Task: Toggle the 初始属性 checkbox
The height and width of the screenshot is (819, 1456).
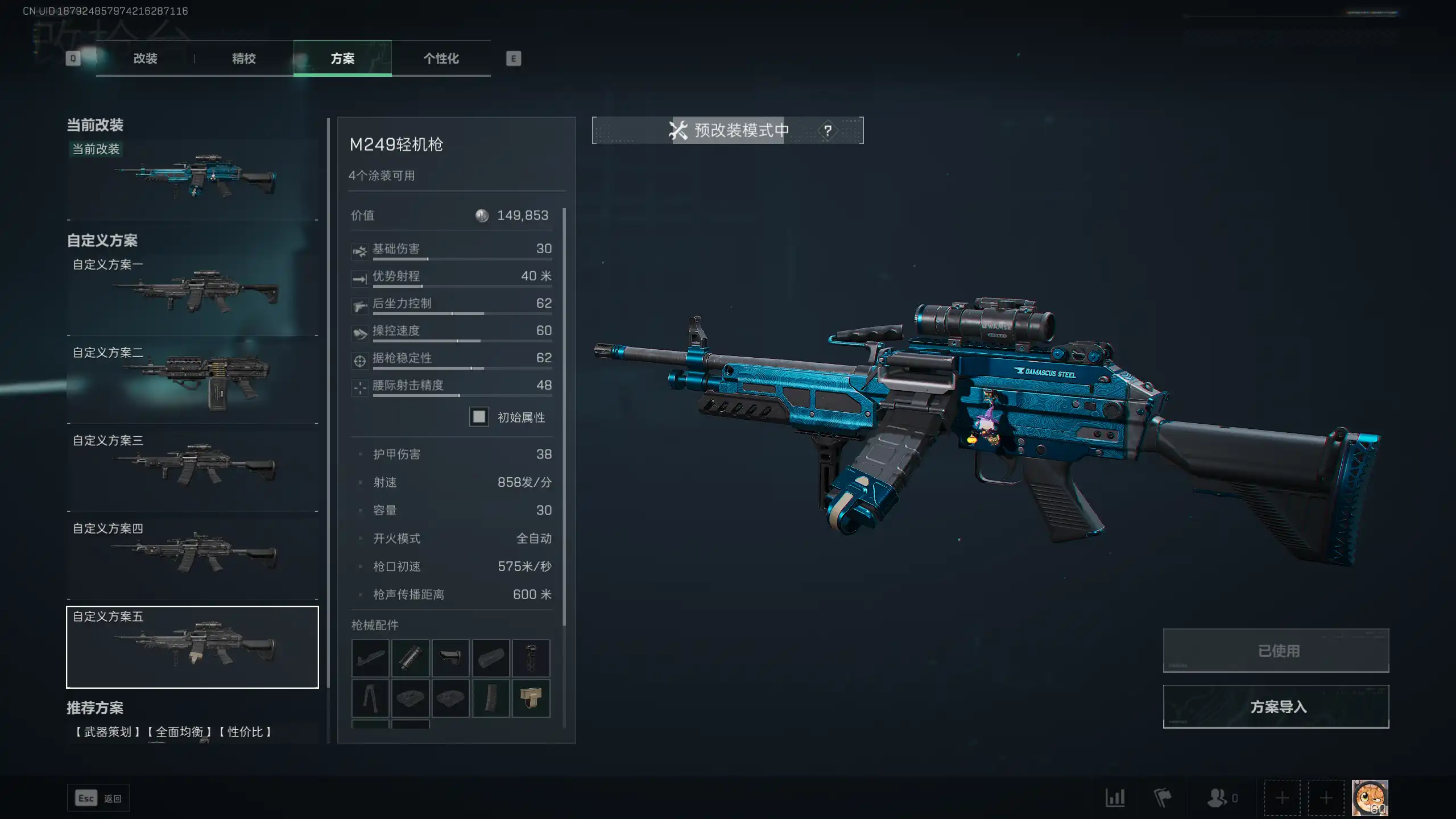Action: (x=479, y=417)
